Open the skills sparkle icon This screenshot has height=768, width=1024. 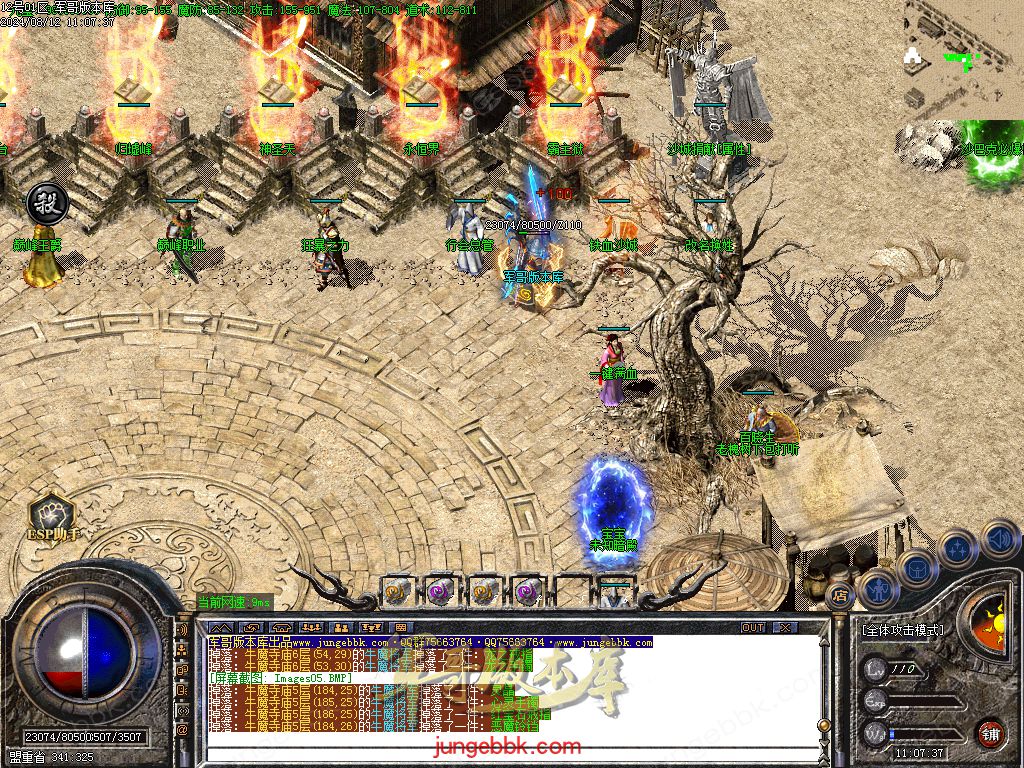point(958,548)
